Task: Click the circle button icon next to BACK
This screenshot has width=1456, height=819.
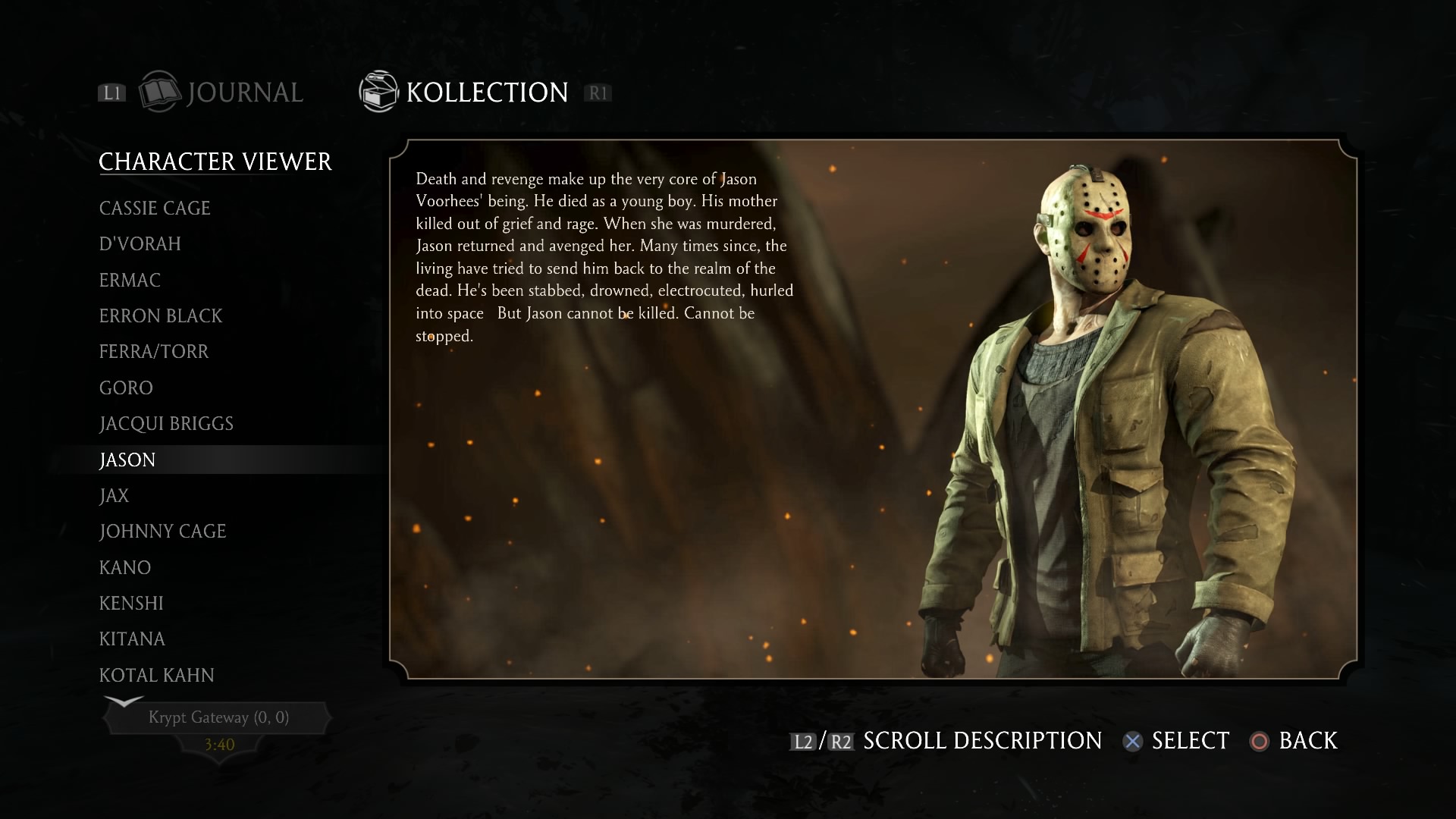Action: pyautogui.click(x=1261, y=742)
